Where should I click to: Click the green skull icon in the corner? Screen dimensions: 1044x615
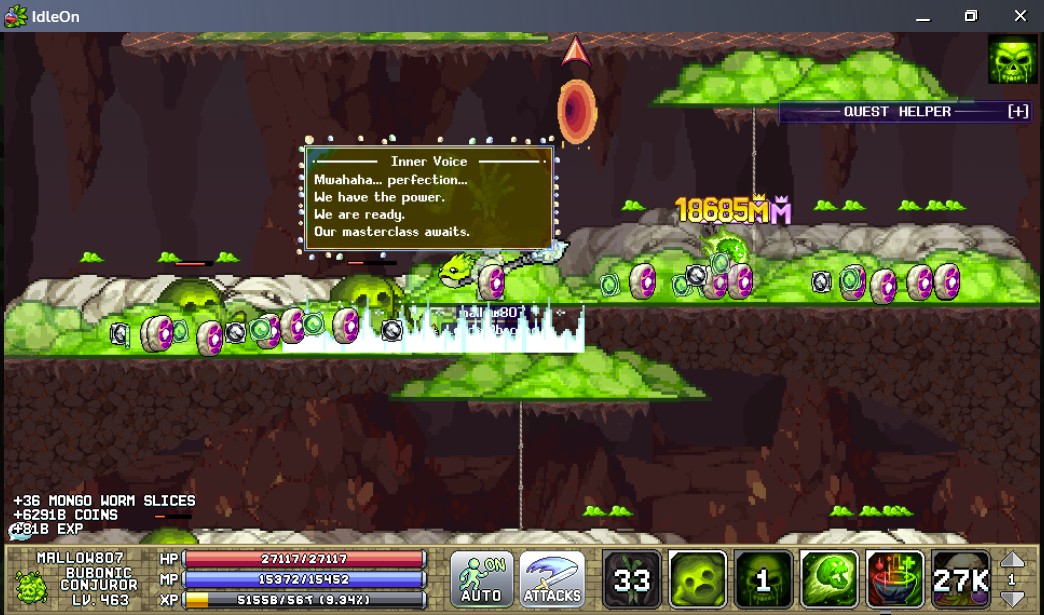1012,59
